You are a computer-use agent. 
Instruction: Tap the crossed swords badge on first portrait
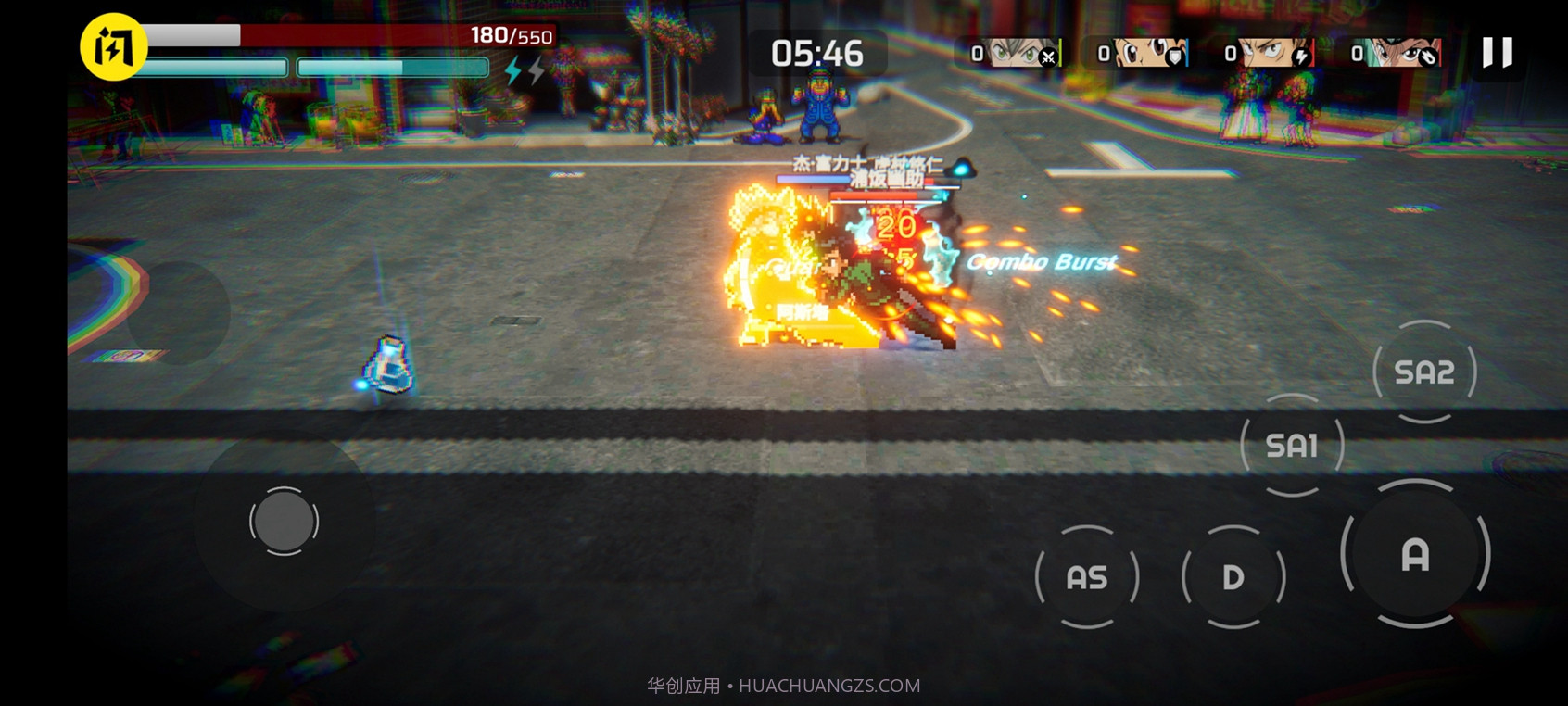point(1048,56)
